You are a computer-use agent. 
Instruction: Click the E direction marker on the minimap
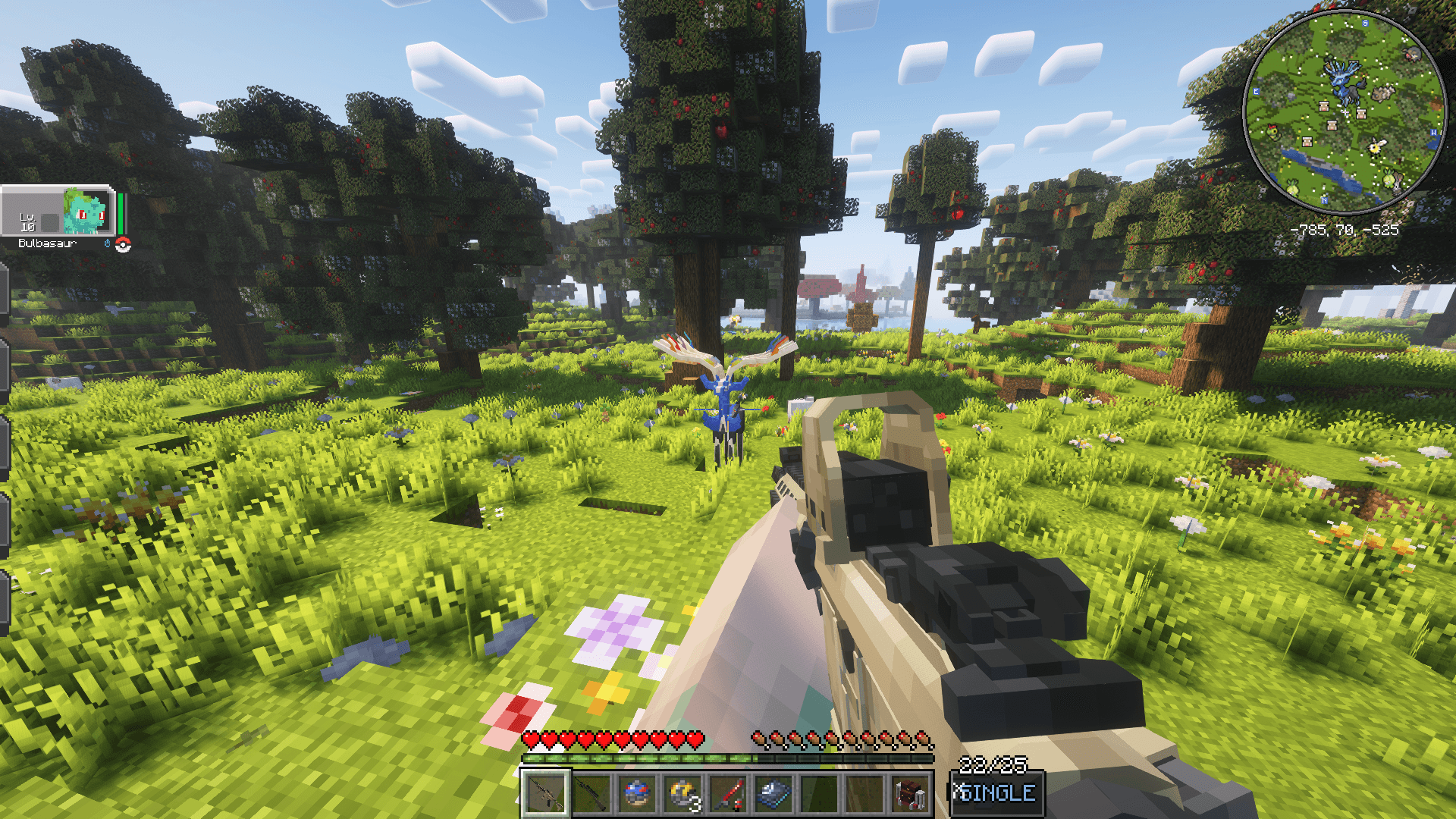1256,92
